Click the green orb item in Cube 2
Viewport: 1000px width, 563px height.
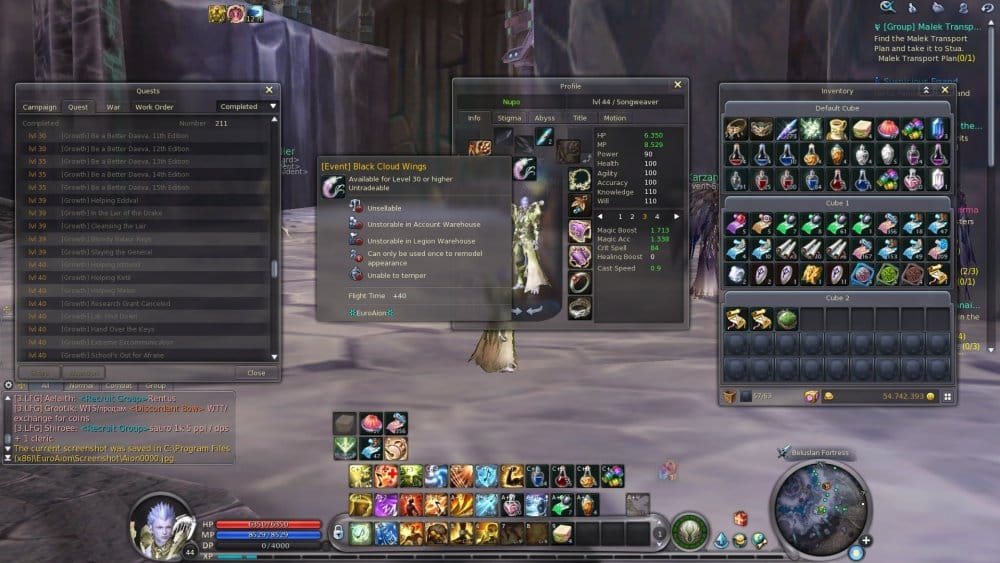(785, 320)
